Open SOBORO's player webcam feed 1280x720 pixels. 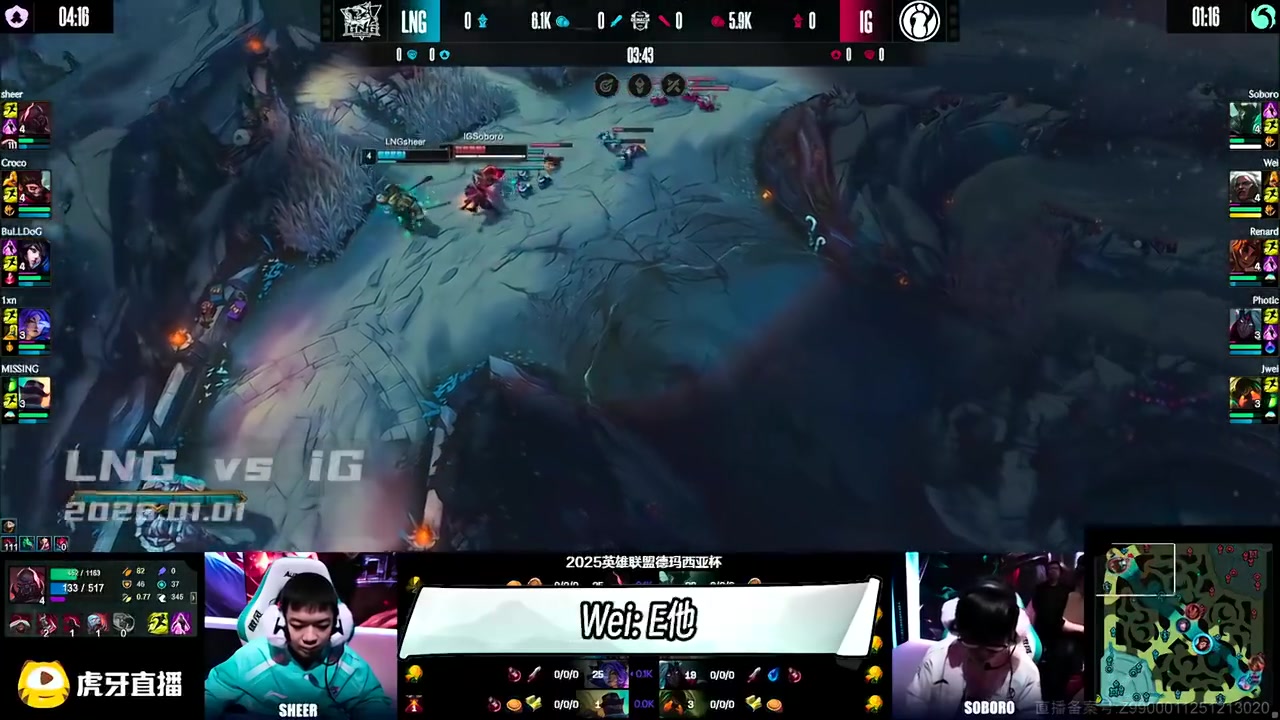click(x=988, y=635)
